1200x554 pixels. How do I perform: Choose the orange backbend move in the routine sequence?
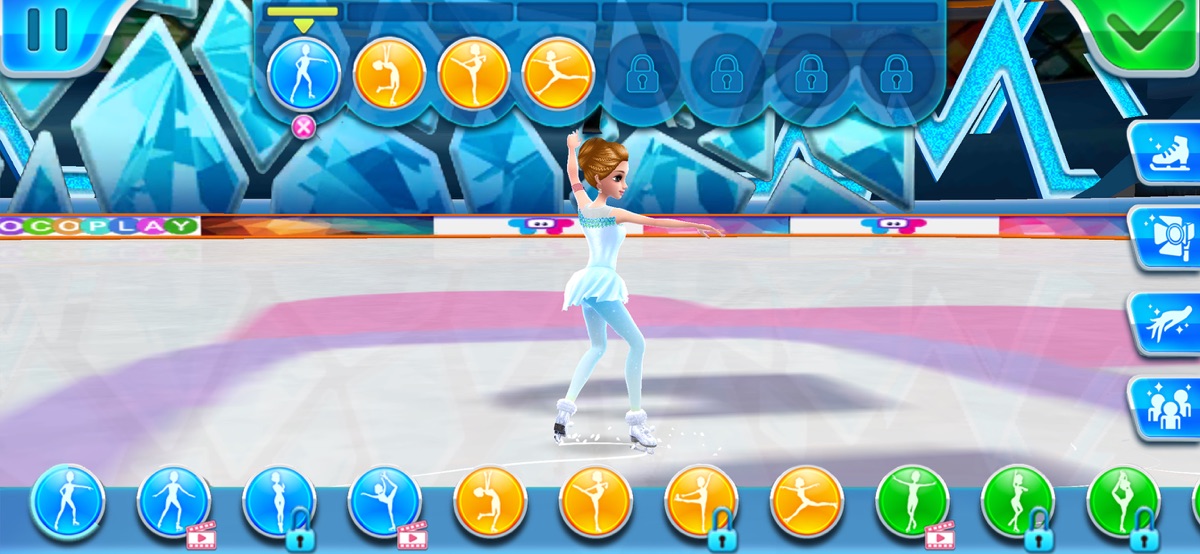pyautogui.click(x=390, y=75)
